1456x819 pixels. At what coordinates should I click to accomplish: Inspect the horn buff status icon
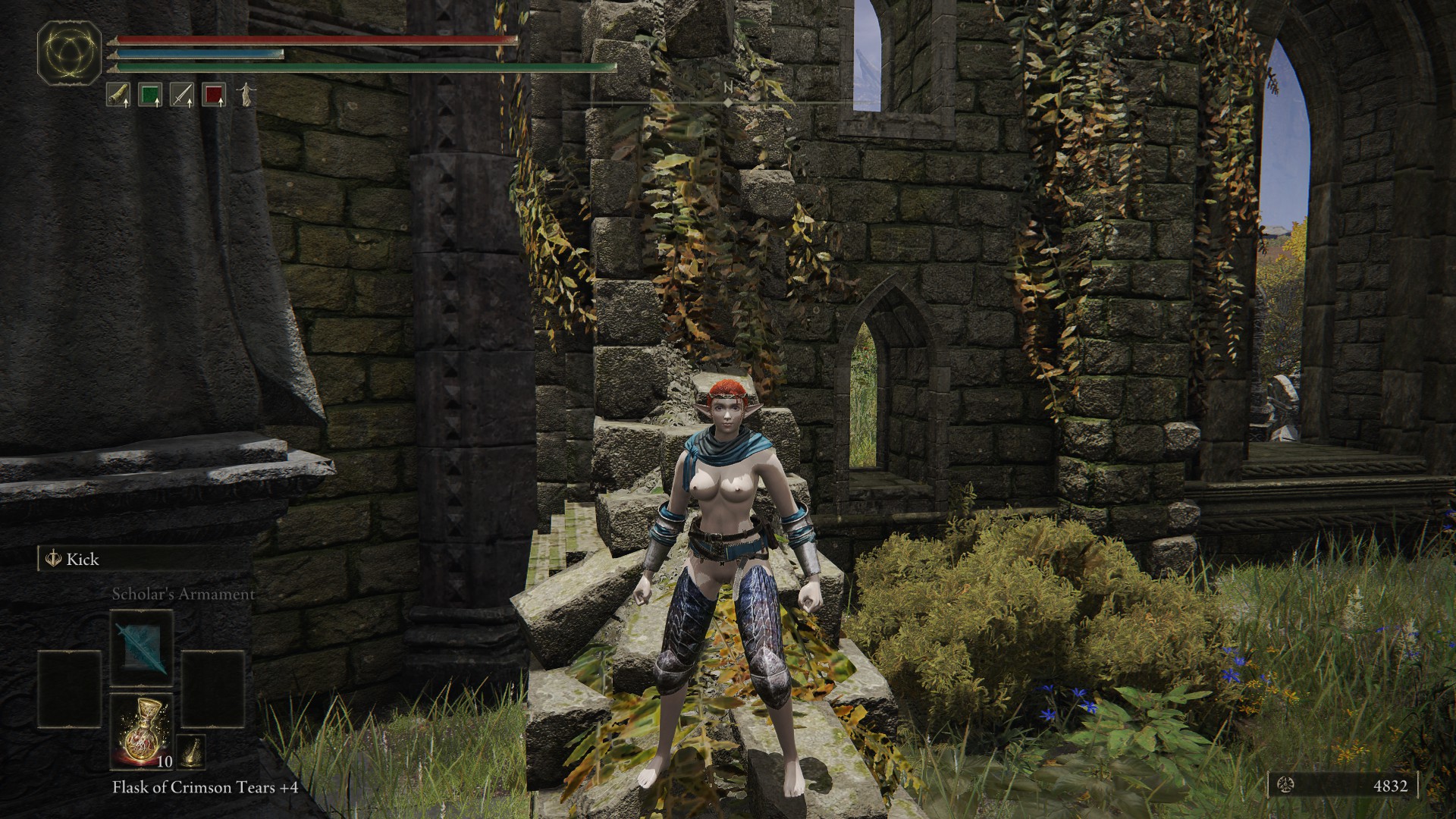pyautogui.click(x=118, y=95)
